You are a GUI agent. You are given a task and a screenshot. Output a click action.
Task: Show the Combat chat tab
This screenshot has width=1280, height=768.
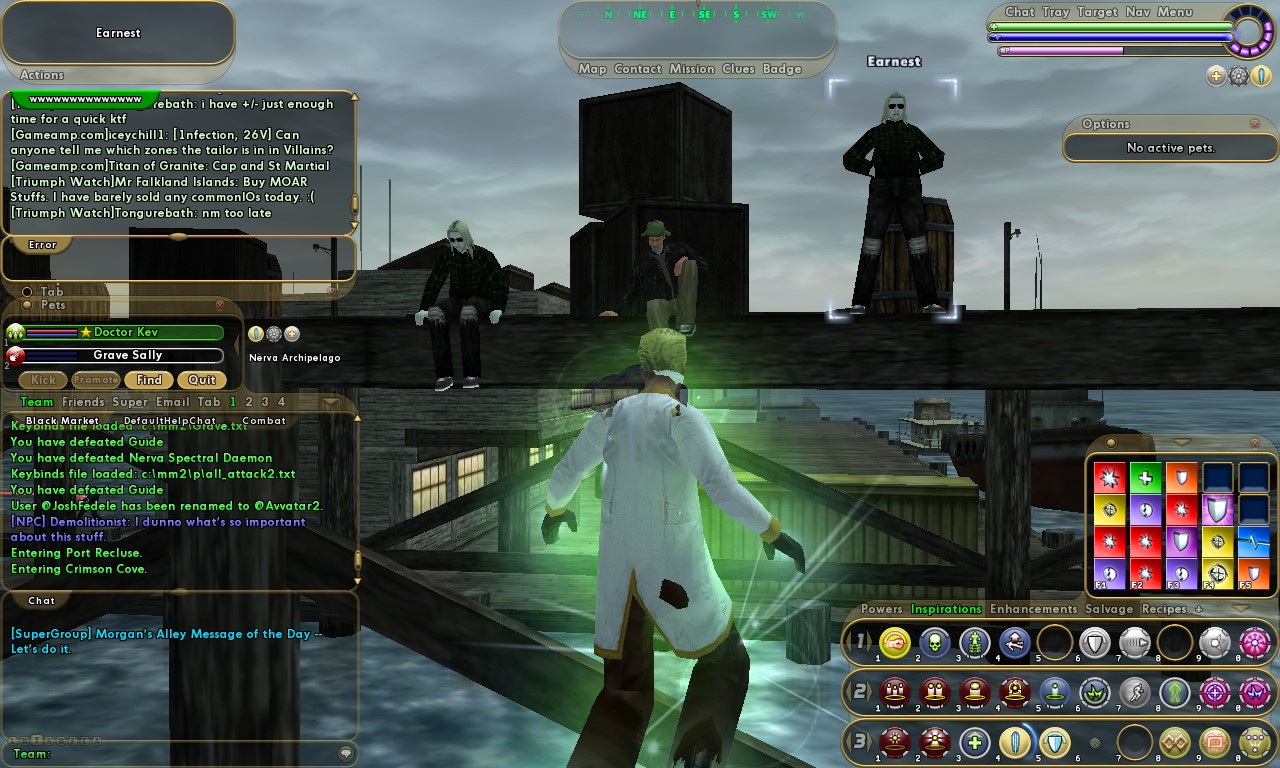tap(264, 421)
